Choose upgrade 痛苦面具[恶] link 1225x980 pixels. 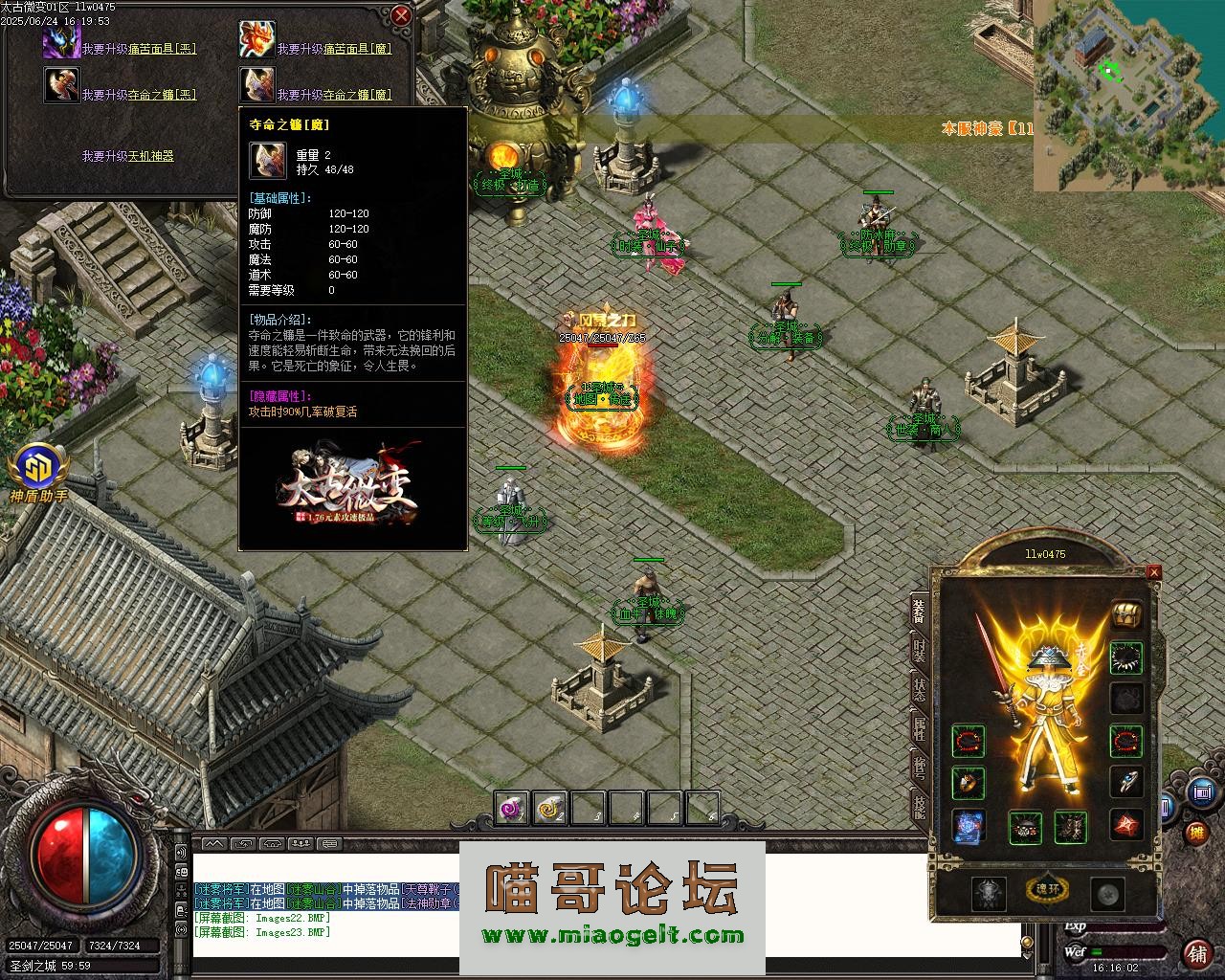138,48
